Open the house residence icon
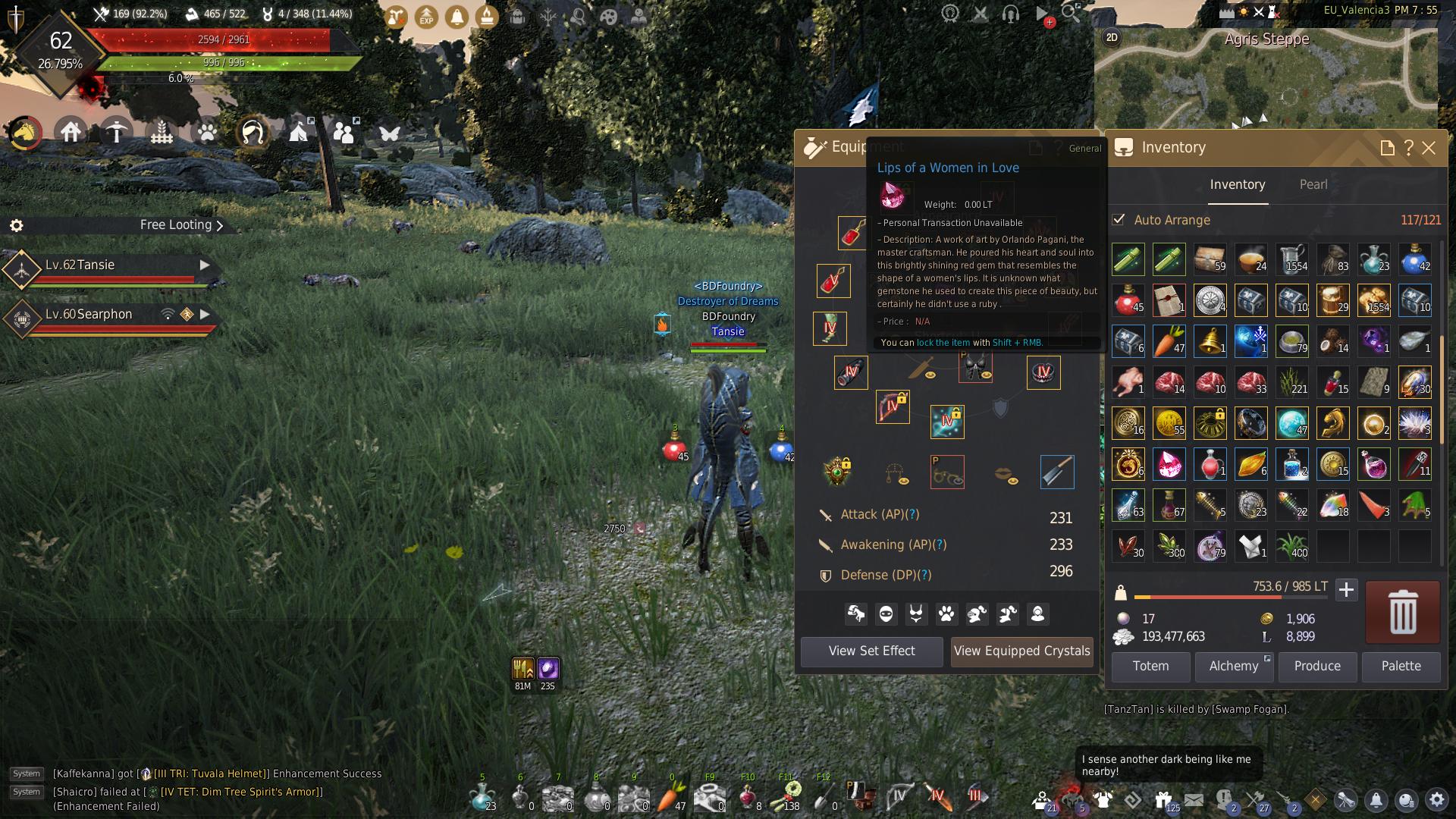The image size is (1456, 819). point(71,133)
